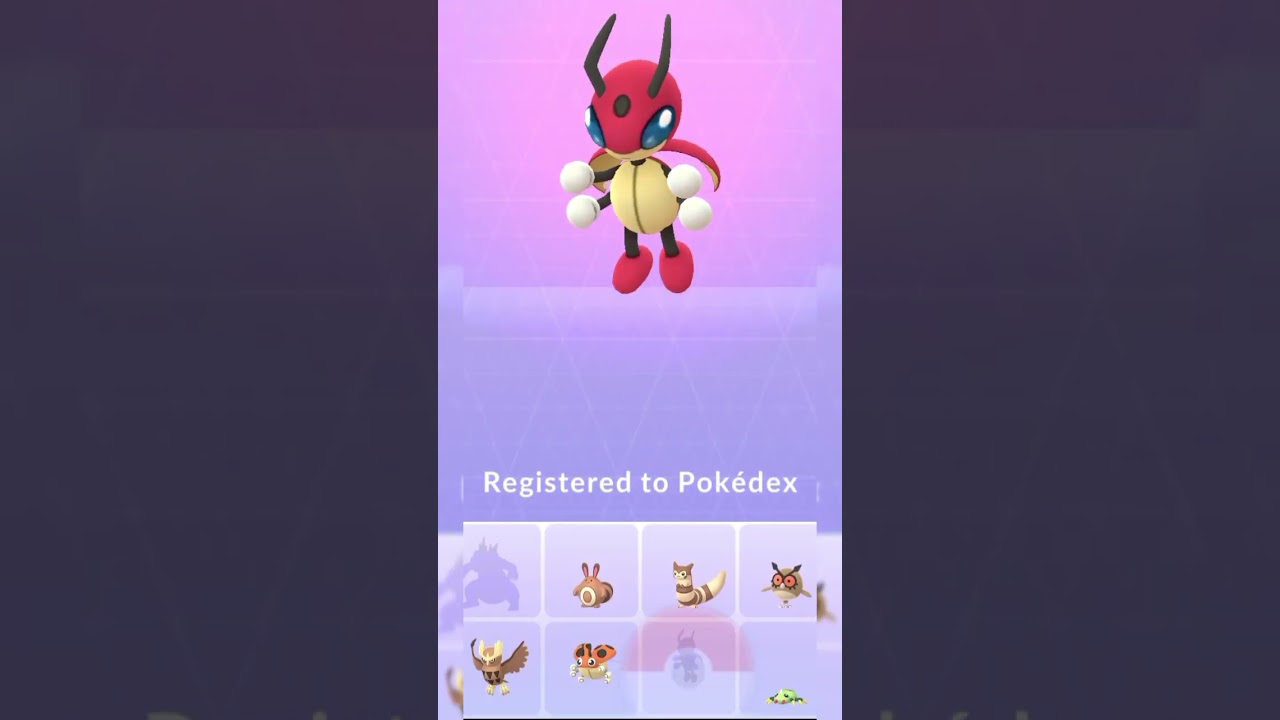Image resolution: width=1280 pixels, height=720 pixels.
Task: Tap the top-left silhouette grid cell
Action: 503,572
